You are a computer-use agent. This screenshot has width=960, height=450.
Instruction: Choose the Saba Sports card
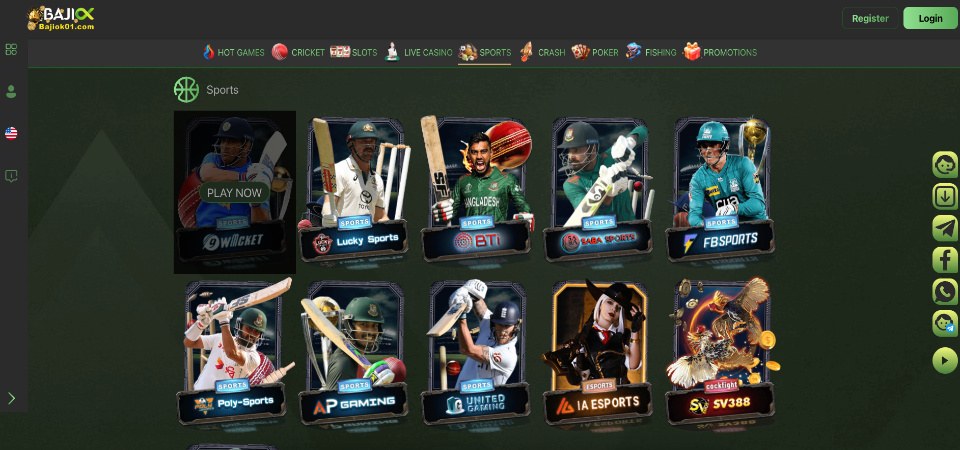pyautogui.click(x=598, y=190)
